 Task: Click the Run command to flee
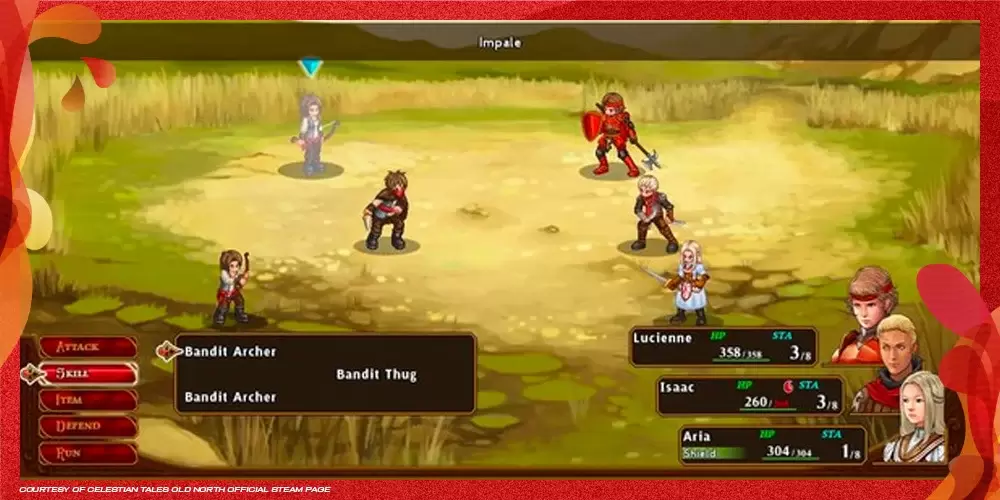click(87, 452)
